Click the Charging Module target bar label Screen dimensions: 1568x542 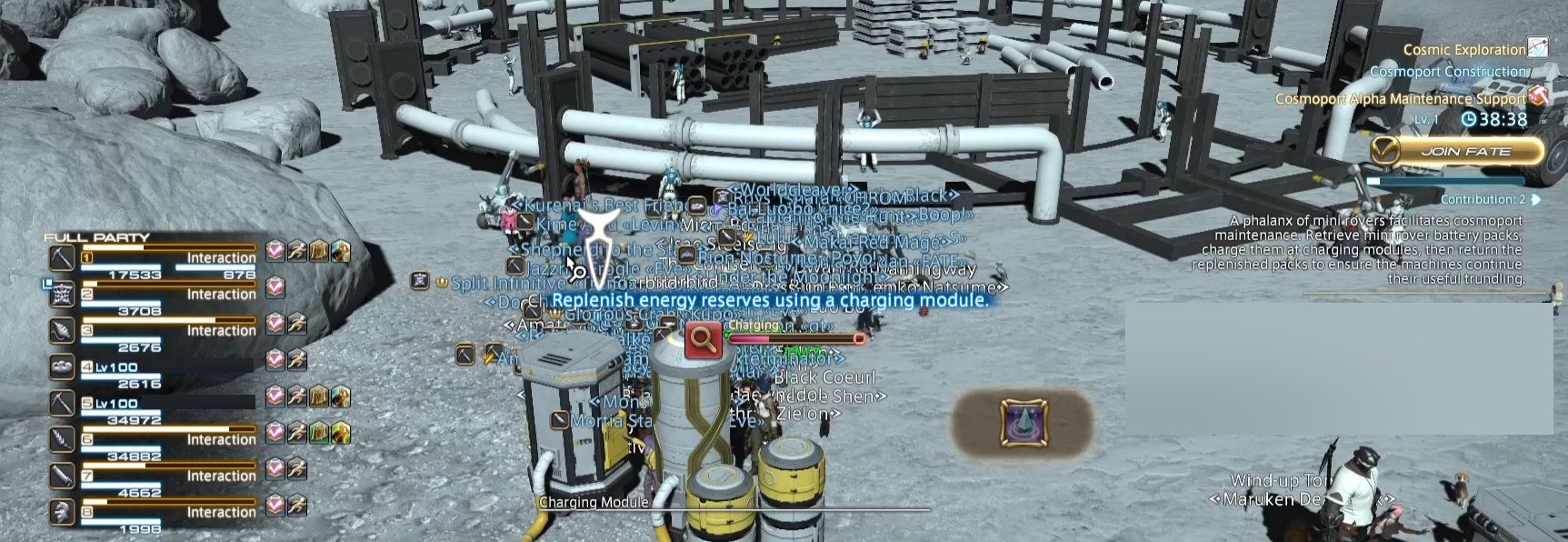[x=594, y=502]
